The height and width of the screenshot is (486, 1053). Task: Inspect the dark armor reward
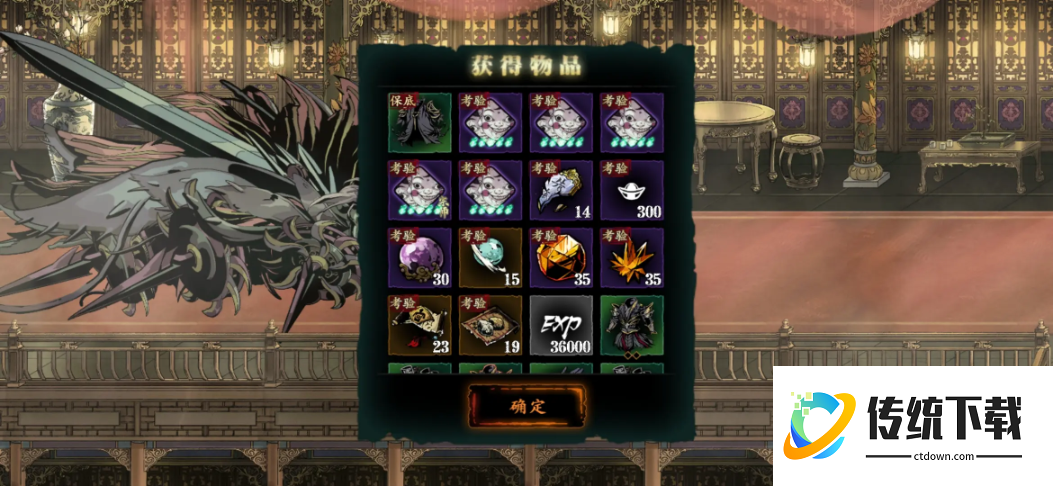(x=628, y=324)
